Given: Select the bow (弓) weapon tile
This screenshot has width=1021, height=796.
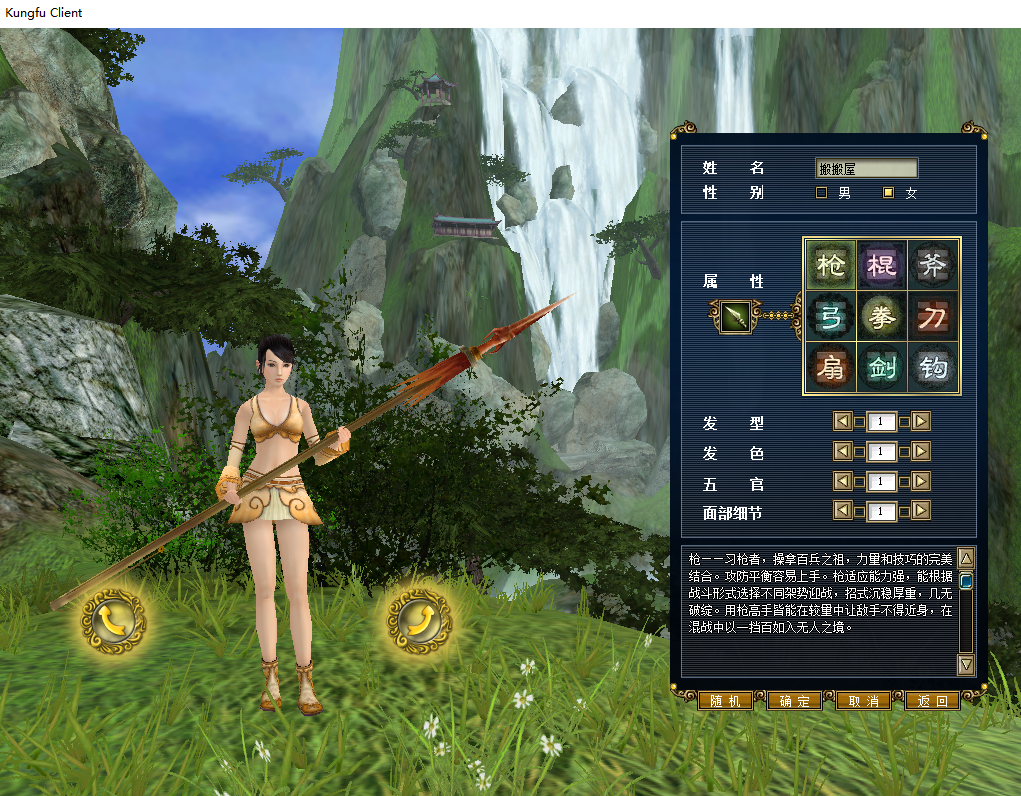Looking at the screenshot, I should click(830, 317).
